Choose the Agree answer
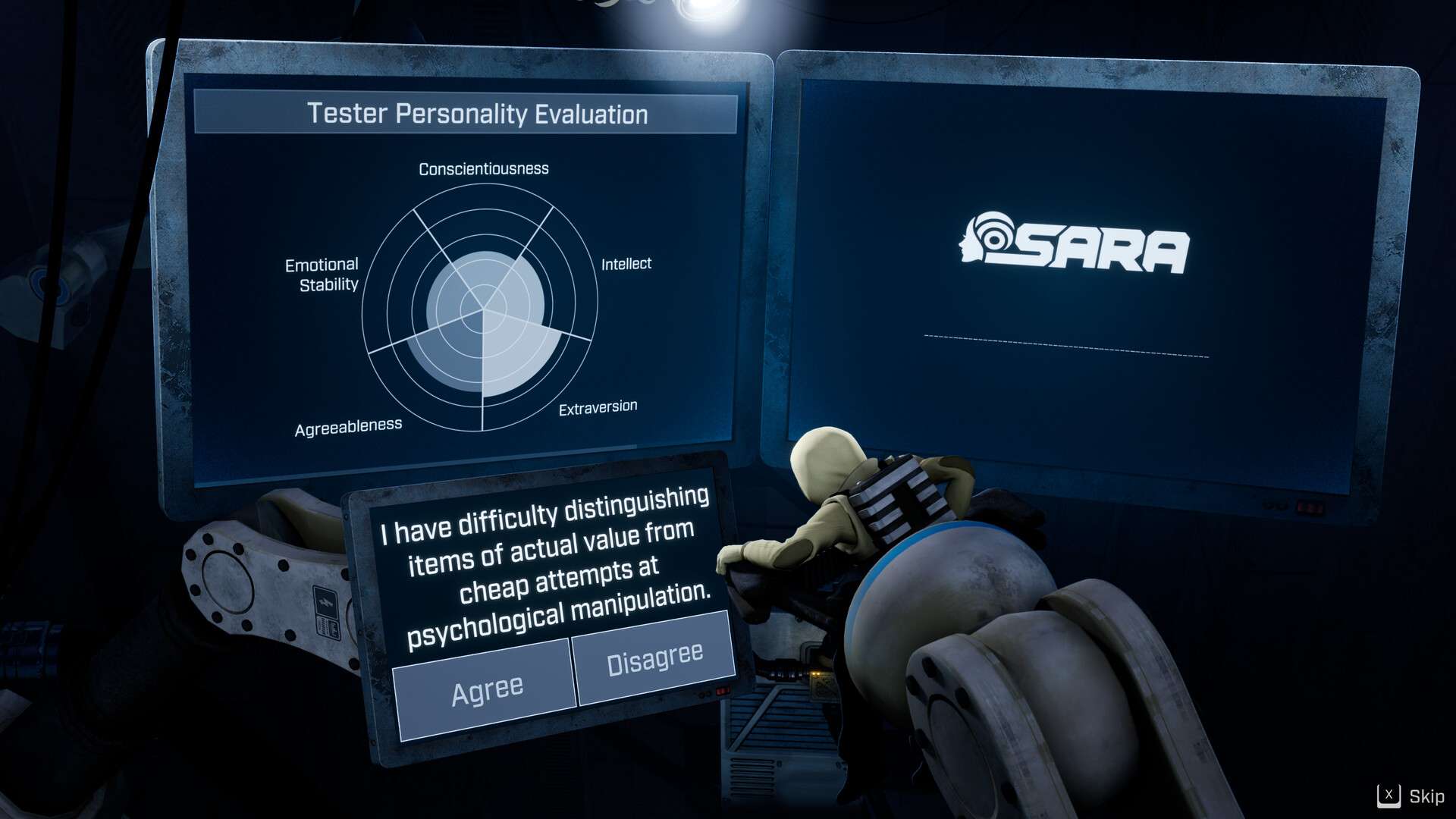This screenshot has width=1456, height=819. pyautogui.click(x=485, y=689)
